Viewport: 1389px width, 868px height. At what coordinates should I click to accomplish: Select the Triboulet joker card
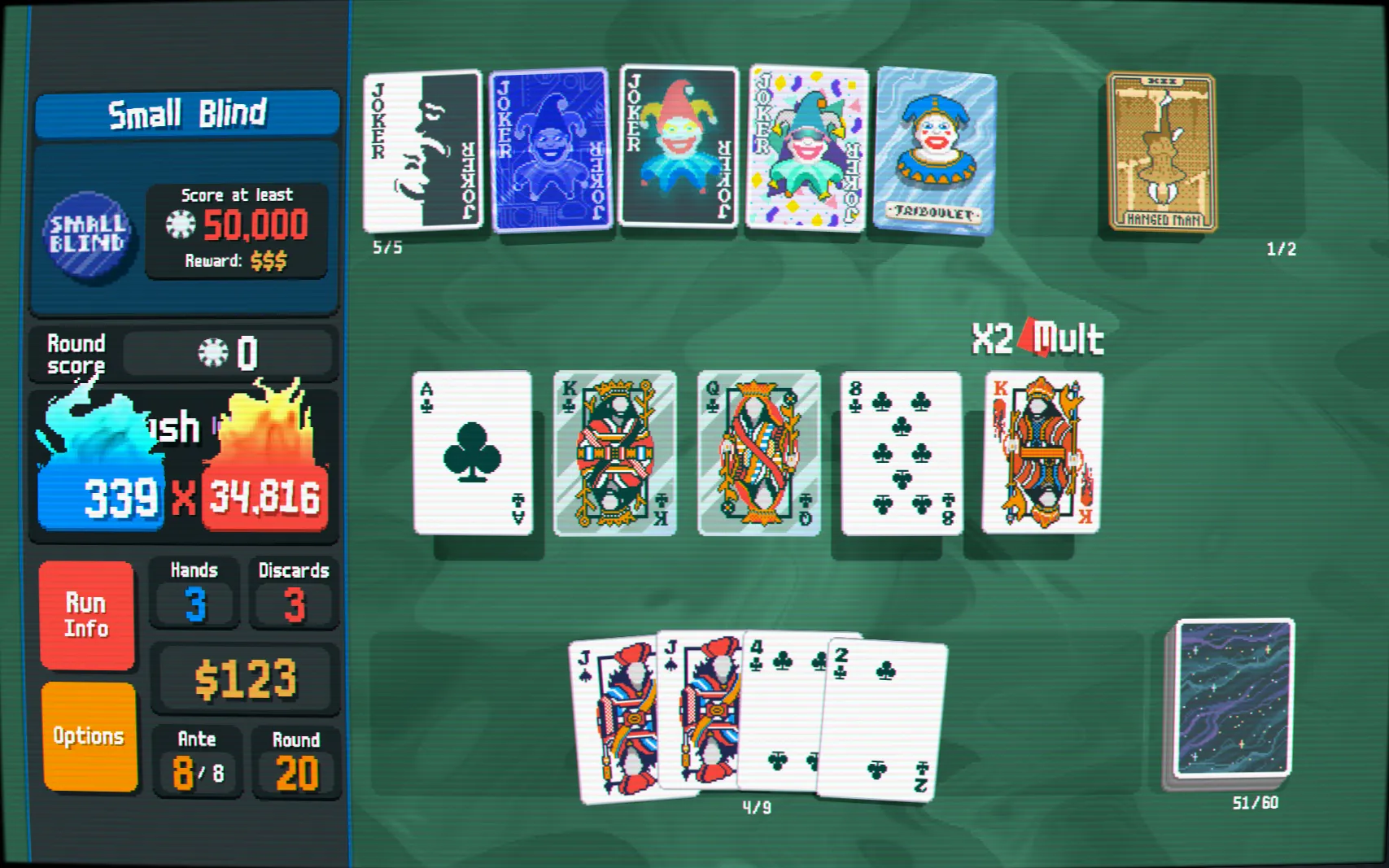point(934,150)
